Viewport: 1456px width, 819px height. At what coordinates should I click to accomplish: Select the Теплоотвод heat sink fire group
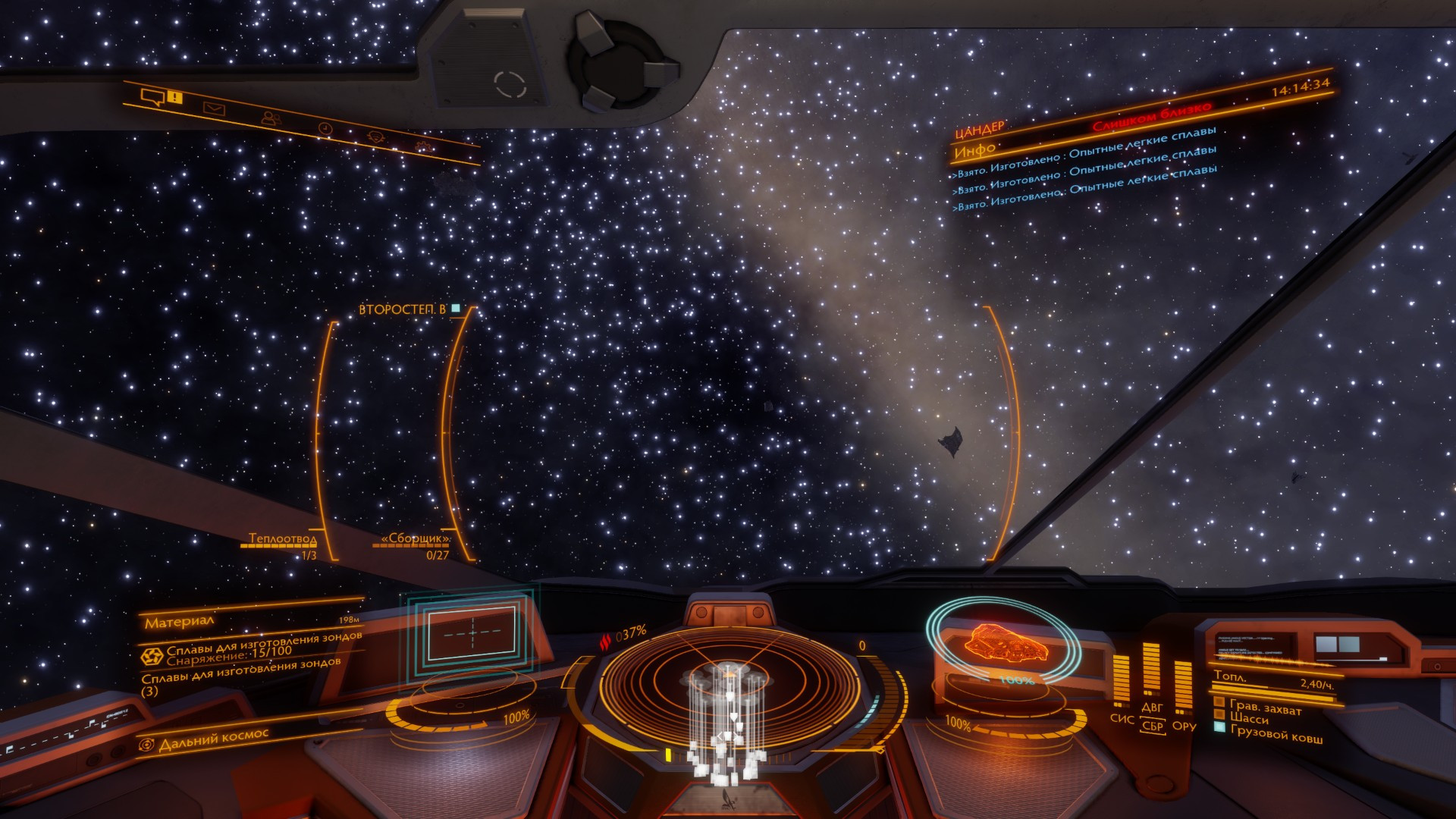pyautogui.click(x=283, y=539)
